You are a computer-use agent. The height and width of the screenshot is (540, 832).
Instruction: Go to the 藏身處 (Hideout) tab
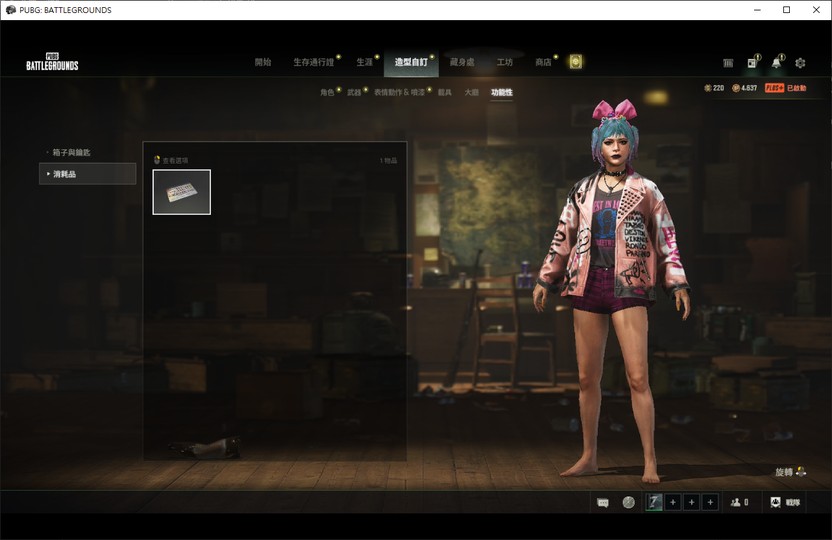pyautogui.click(x=462, y=62)
